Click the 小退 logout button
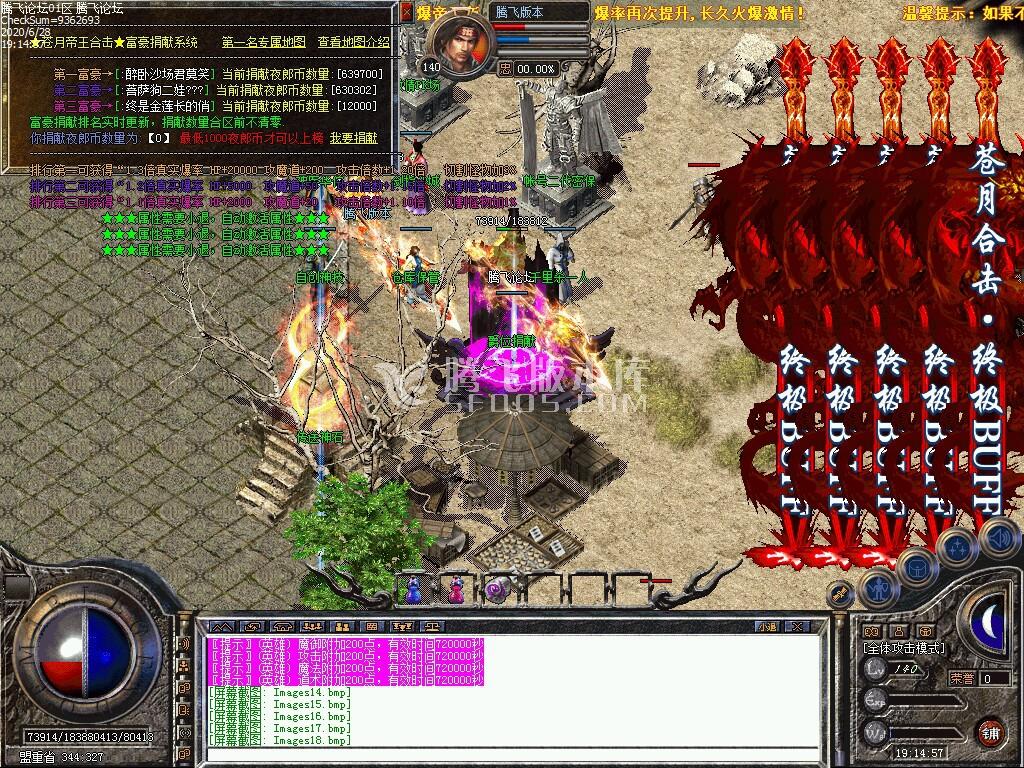The height and width of the screenshot is (768, 1024). 767,626
